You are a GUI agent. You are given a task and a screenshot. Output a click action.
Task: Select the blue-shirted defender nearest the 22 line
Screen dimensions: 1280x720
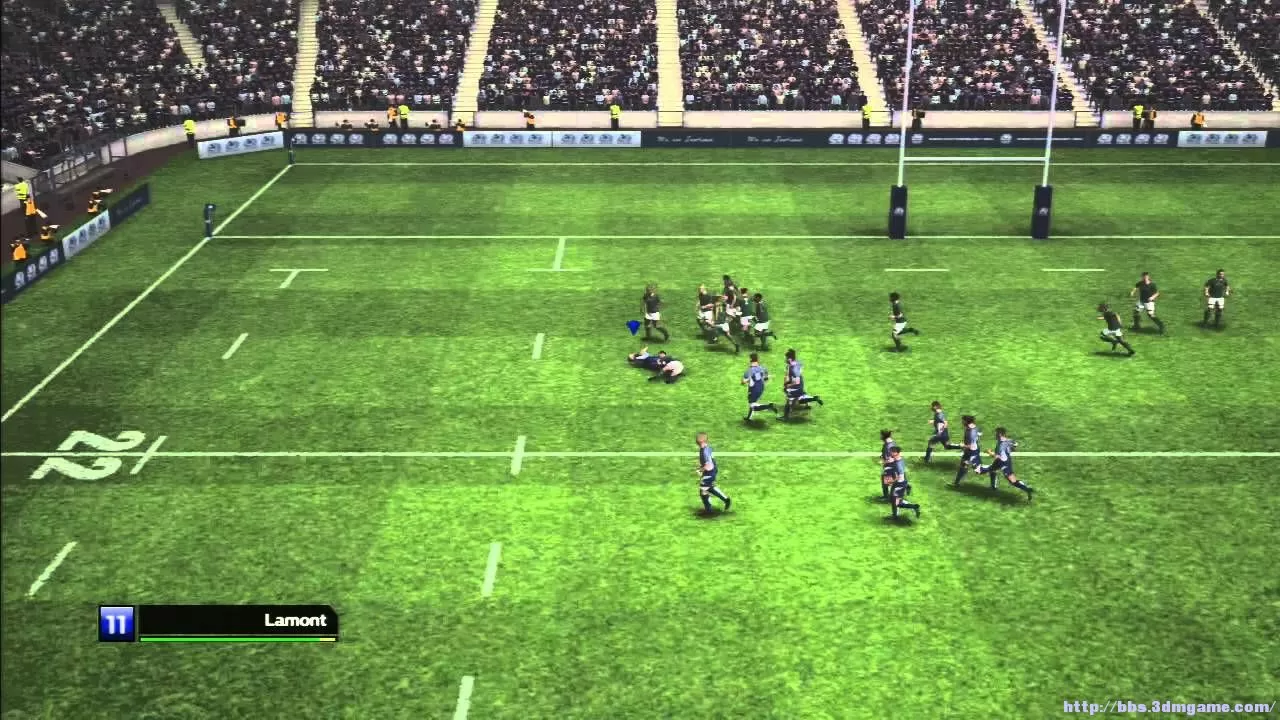[x=710, y=470]
